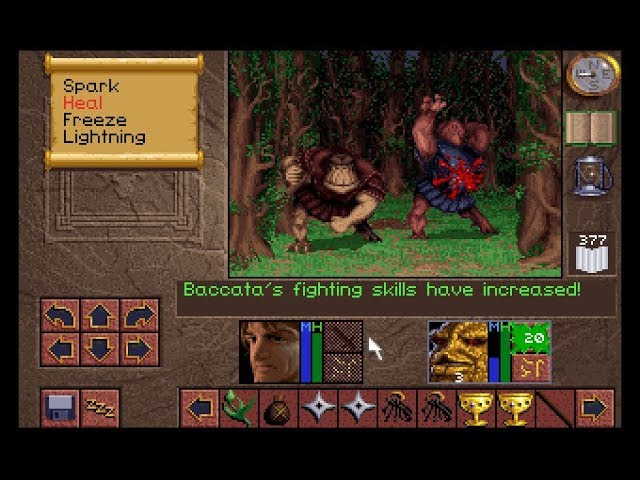Move forward with the up arrow

point(100,316)
